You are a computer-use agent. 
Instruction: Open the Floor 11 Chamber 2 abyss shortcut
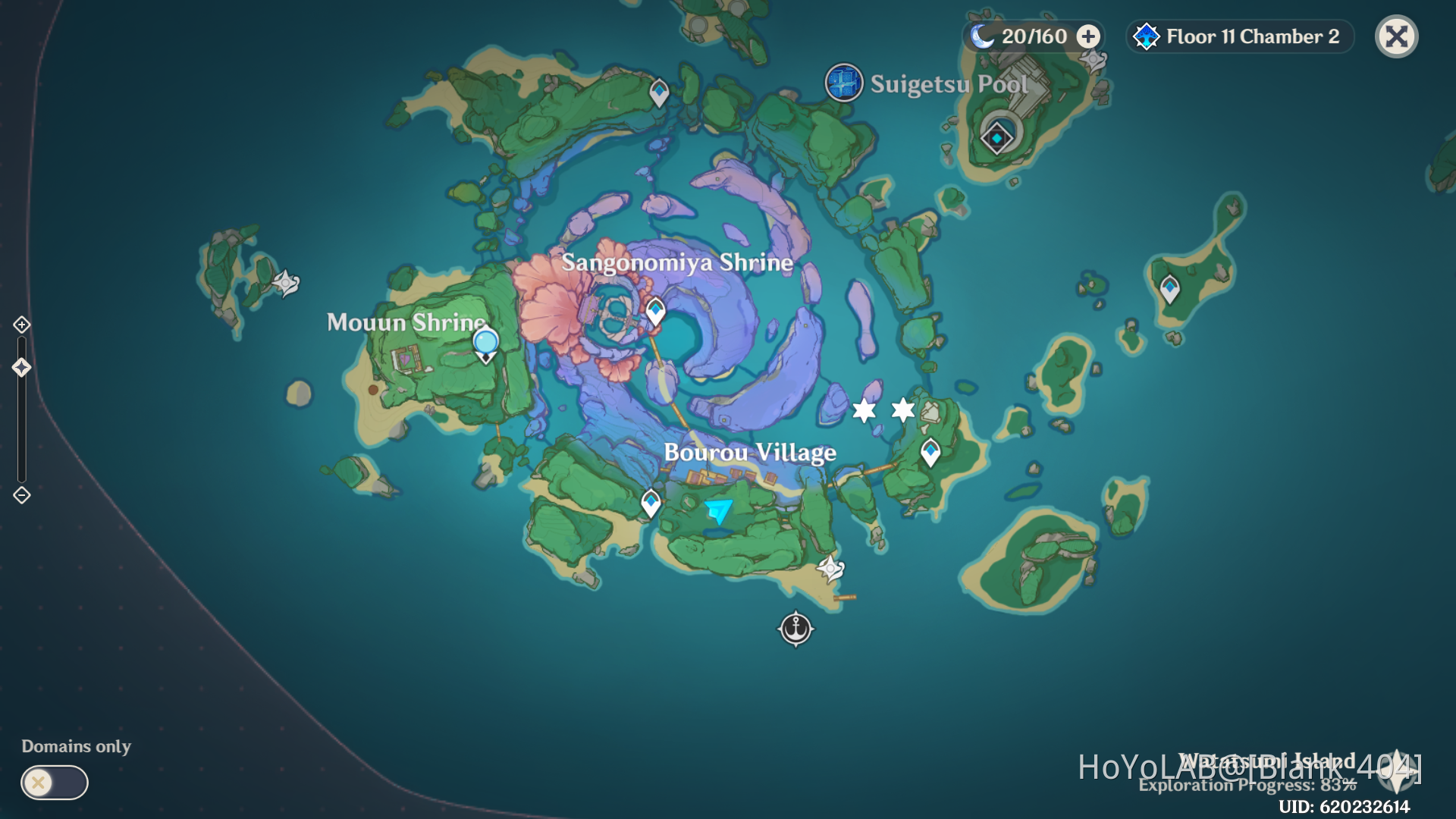[1238, 36]
